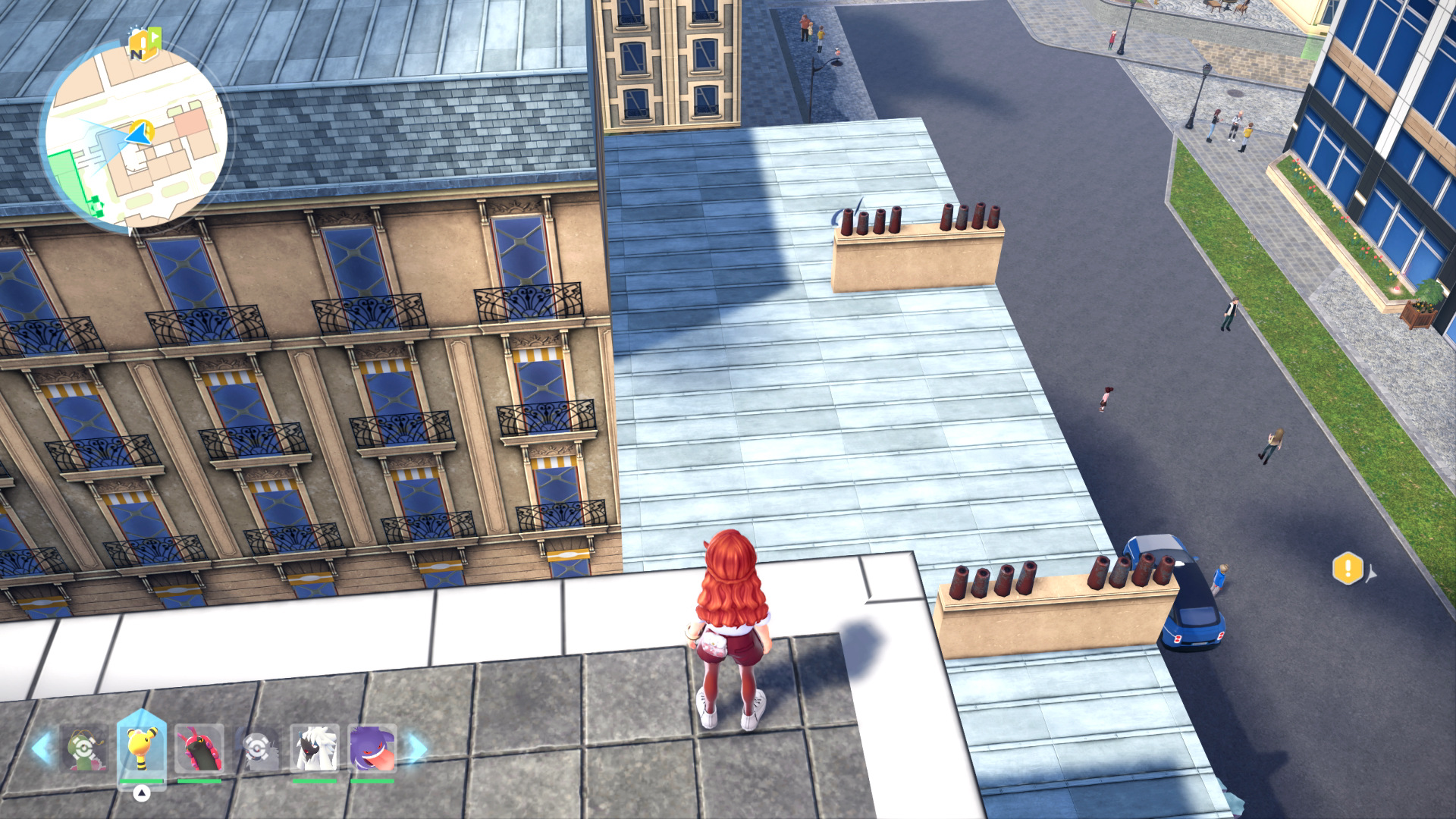Choose the Scolipede party slot
Viewport: 1456px width, 819px height.
pos(199,748)
